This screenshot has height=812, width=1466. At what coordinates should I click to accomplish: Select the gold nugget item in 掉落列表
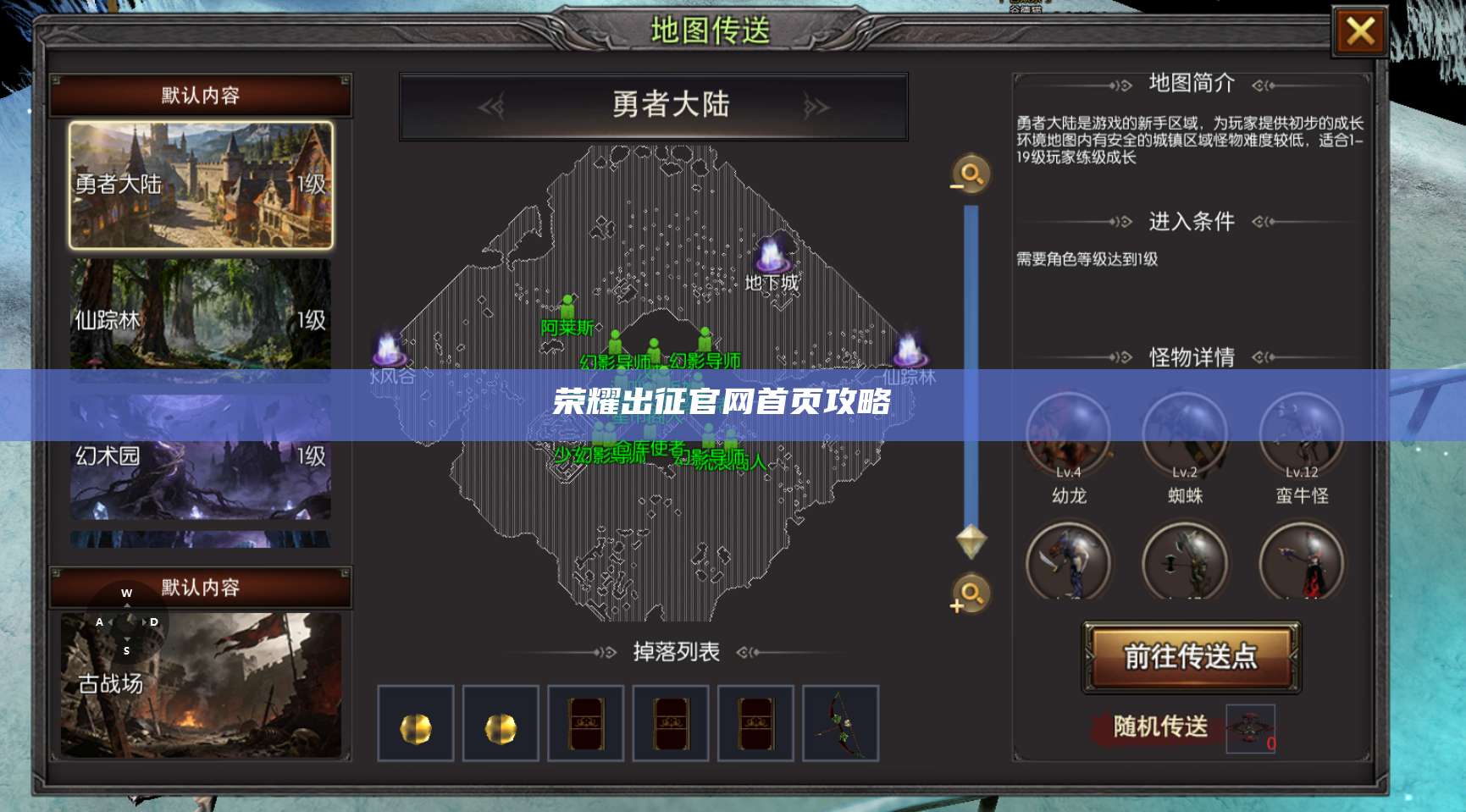[416, 726]
